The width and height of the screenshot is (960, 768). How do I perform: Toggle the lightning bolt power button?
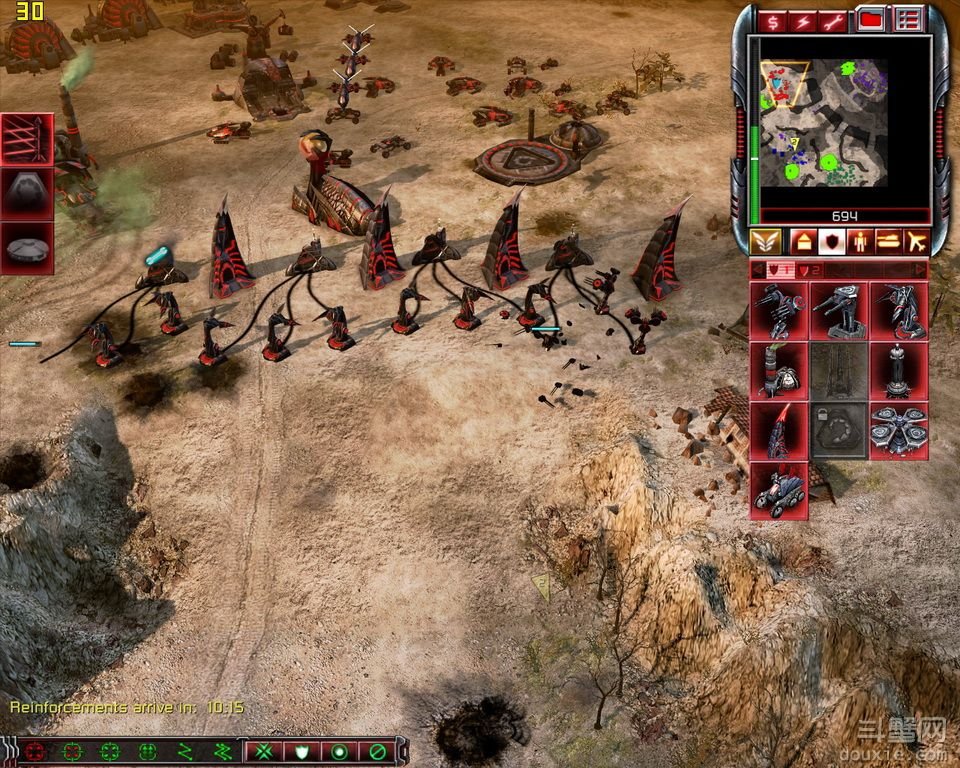[x=803, y=21]
